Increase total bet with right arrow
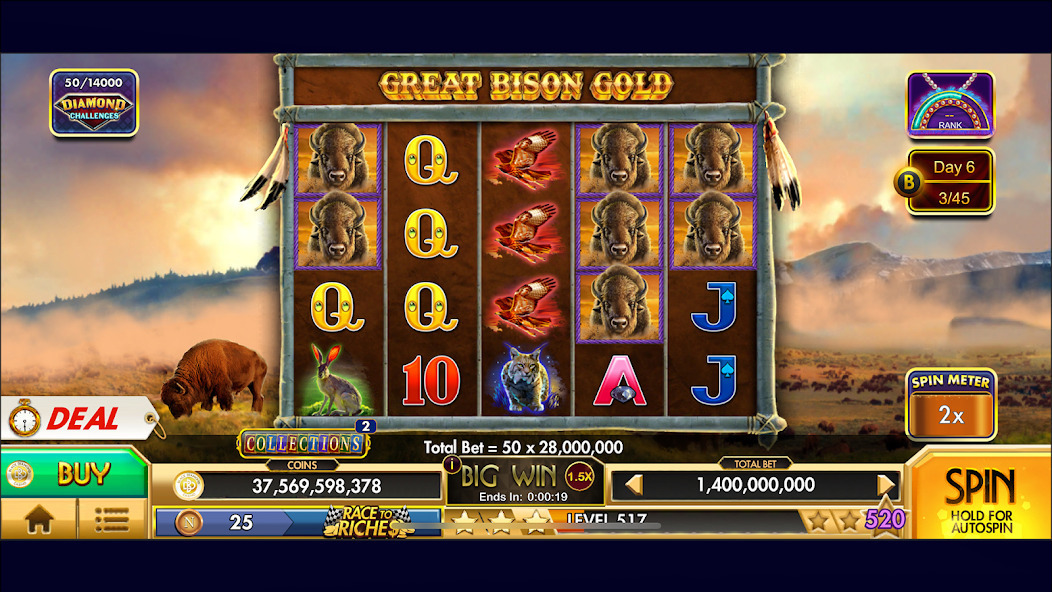The image size is (1052, 592). [885, 486]
